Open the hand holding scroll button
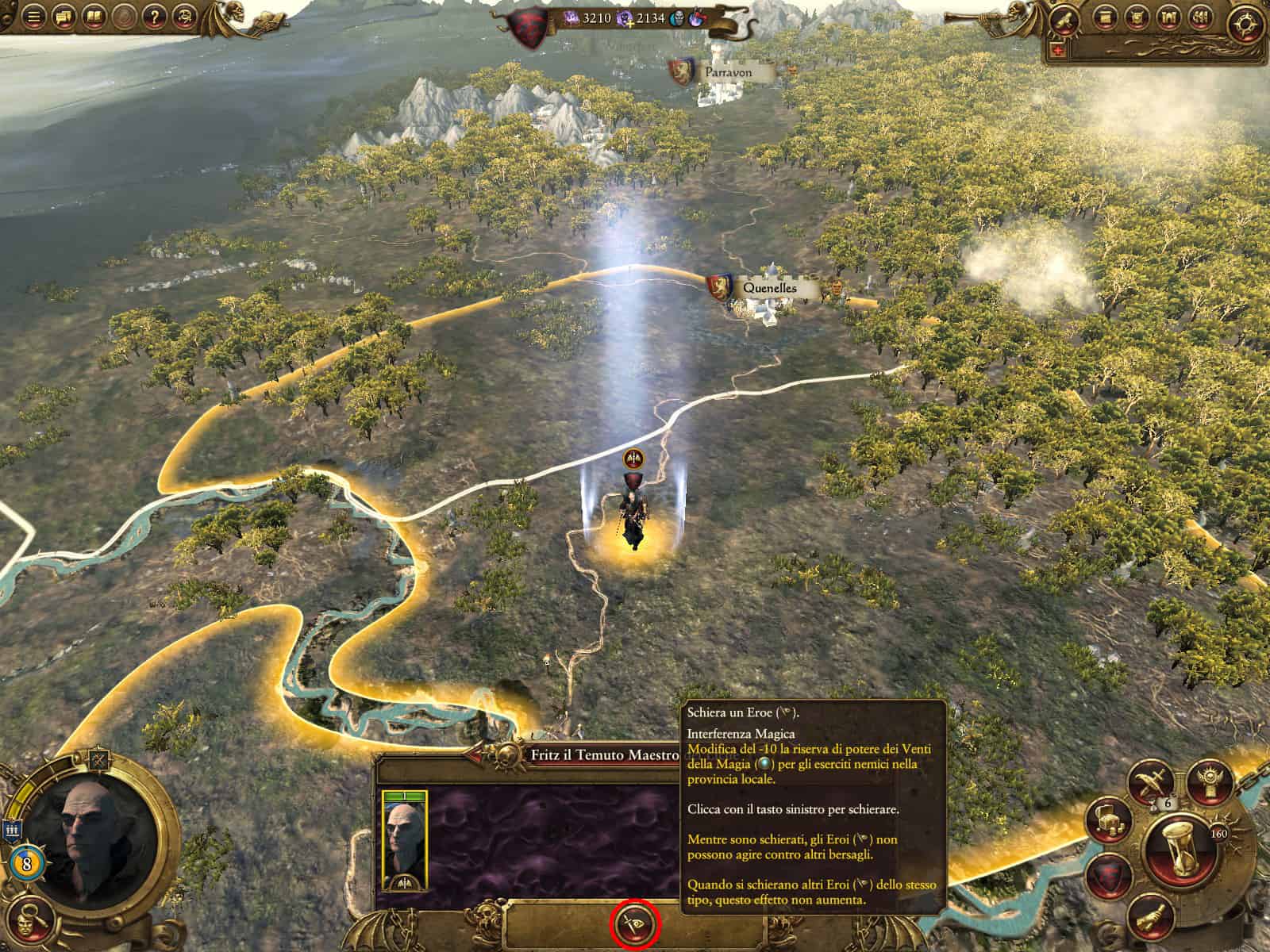The width and height of the screenshot is (1270, 952). click(1149, 916)
